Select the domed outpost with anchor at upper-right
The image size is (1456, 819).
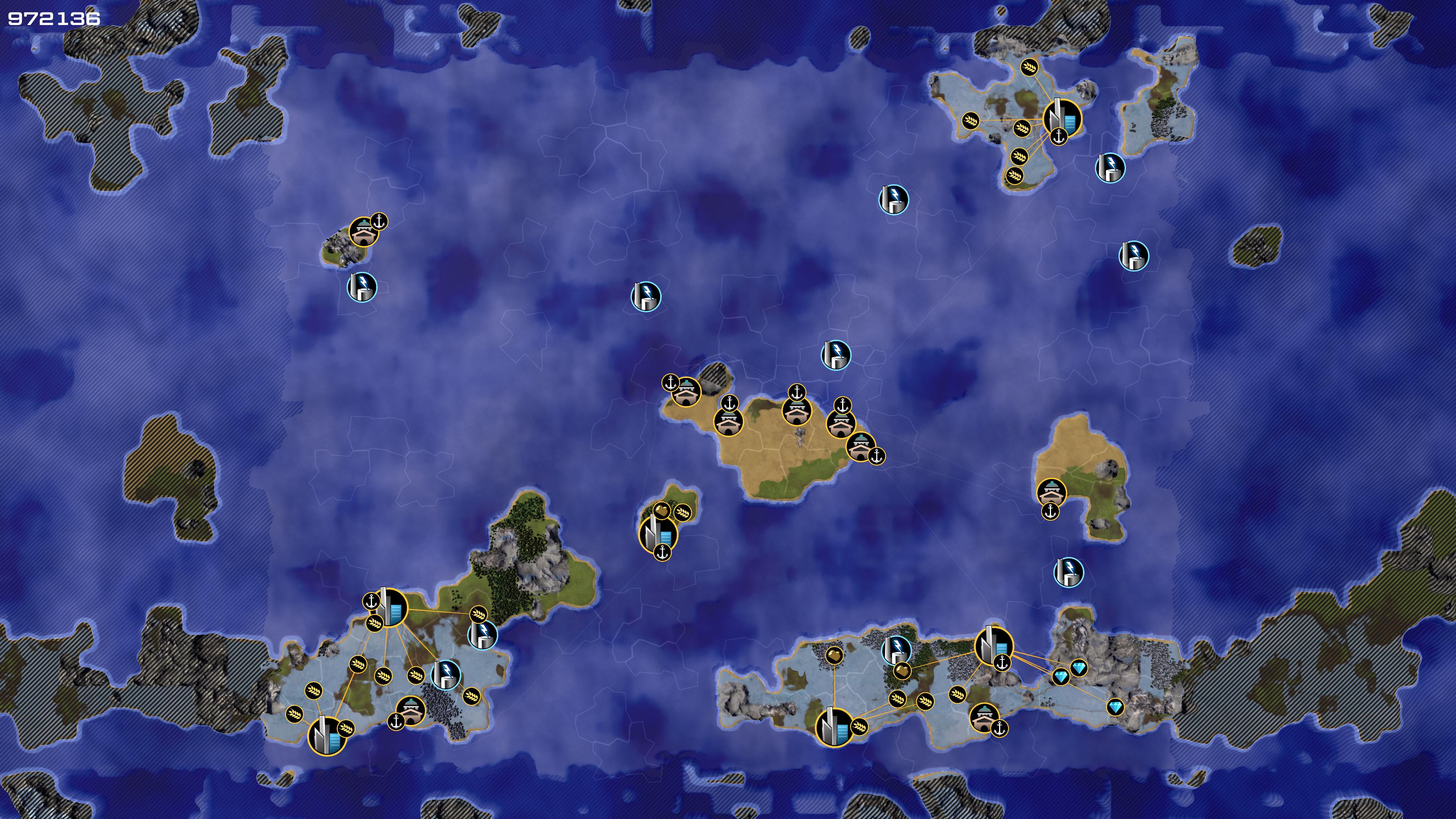(x=364, y=232)
